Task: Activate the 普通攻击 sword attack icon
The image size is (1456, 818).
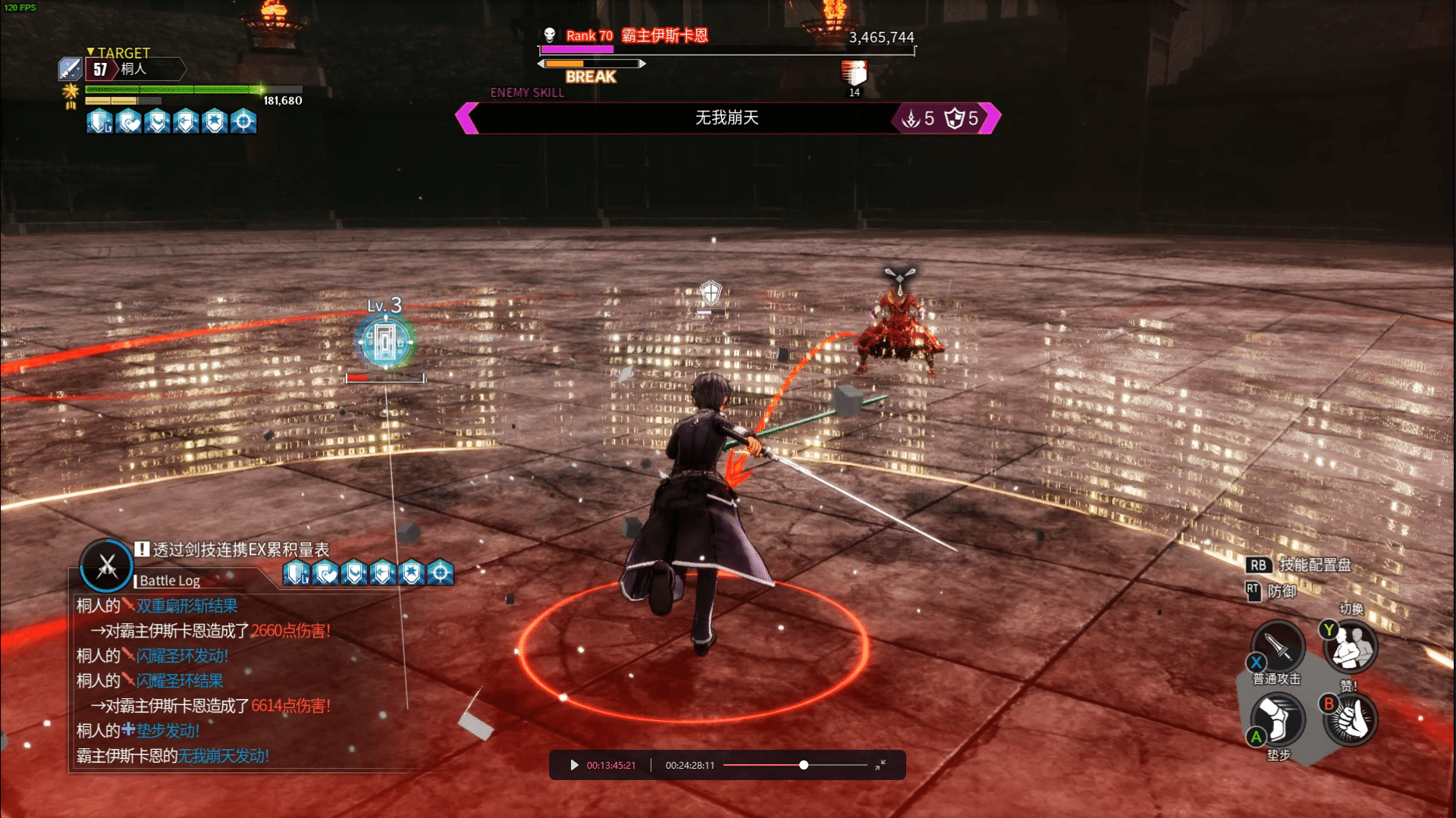Action: (x=1278, y=647)
